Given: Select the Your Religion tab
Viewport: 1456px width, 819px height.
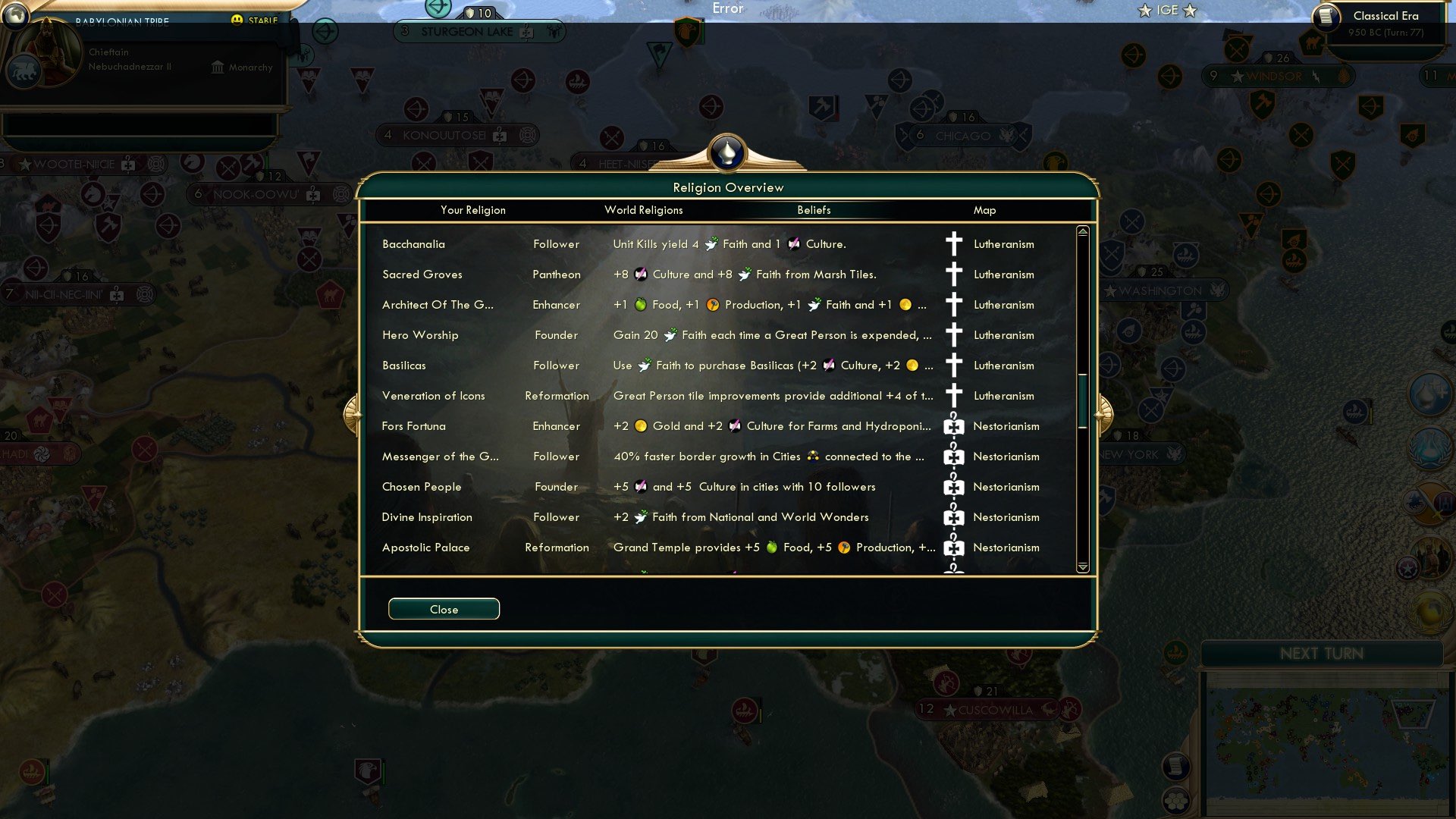Looking at the screenshot, I should coord(474,210).
